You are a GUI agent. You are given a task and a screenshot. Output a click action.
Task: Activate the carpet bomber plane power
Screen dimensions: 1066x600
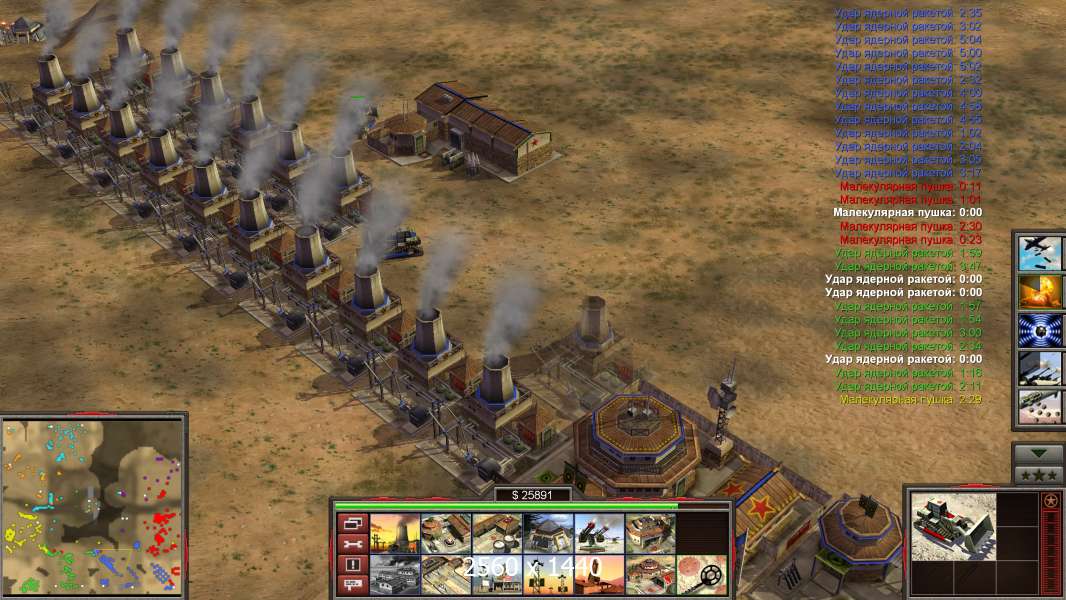pos(1040,252)
